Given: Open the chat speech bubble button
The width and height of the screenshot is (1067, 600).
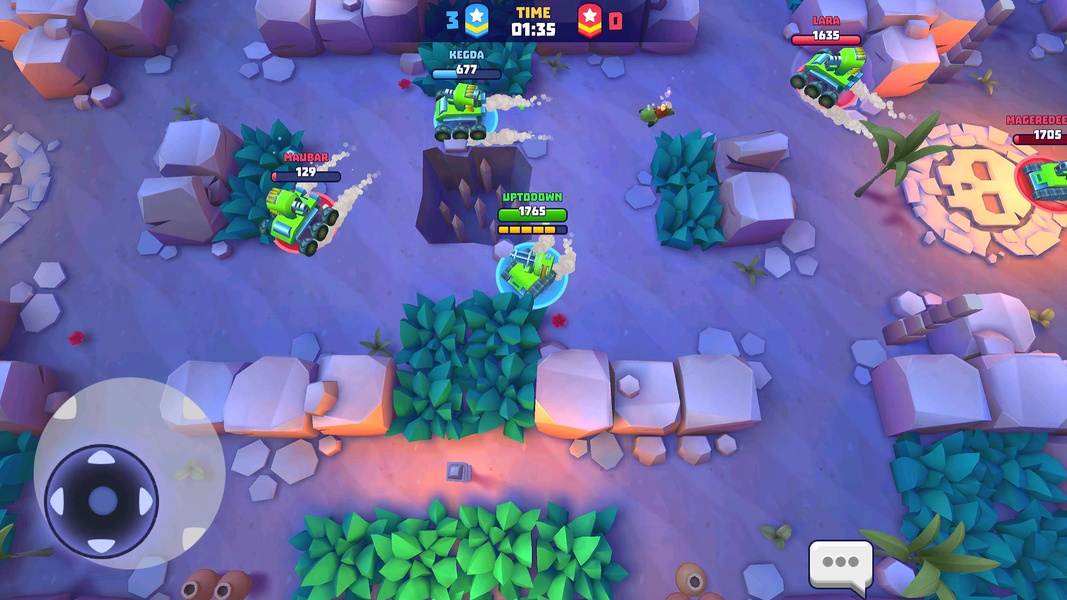Looking at the screenshot, I should click(x=840, y=563).
